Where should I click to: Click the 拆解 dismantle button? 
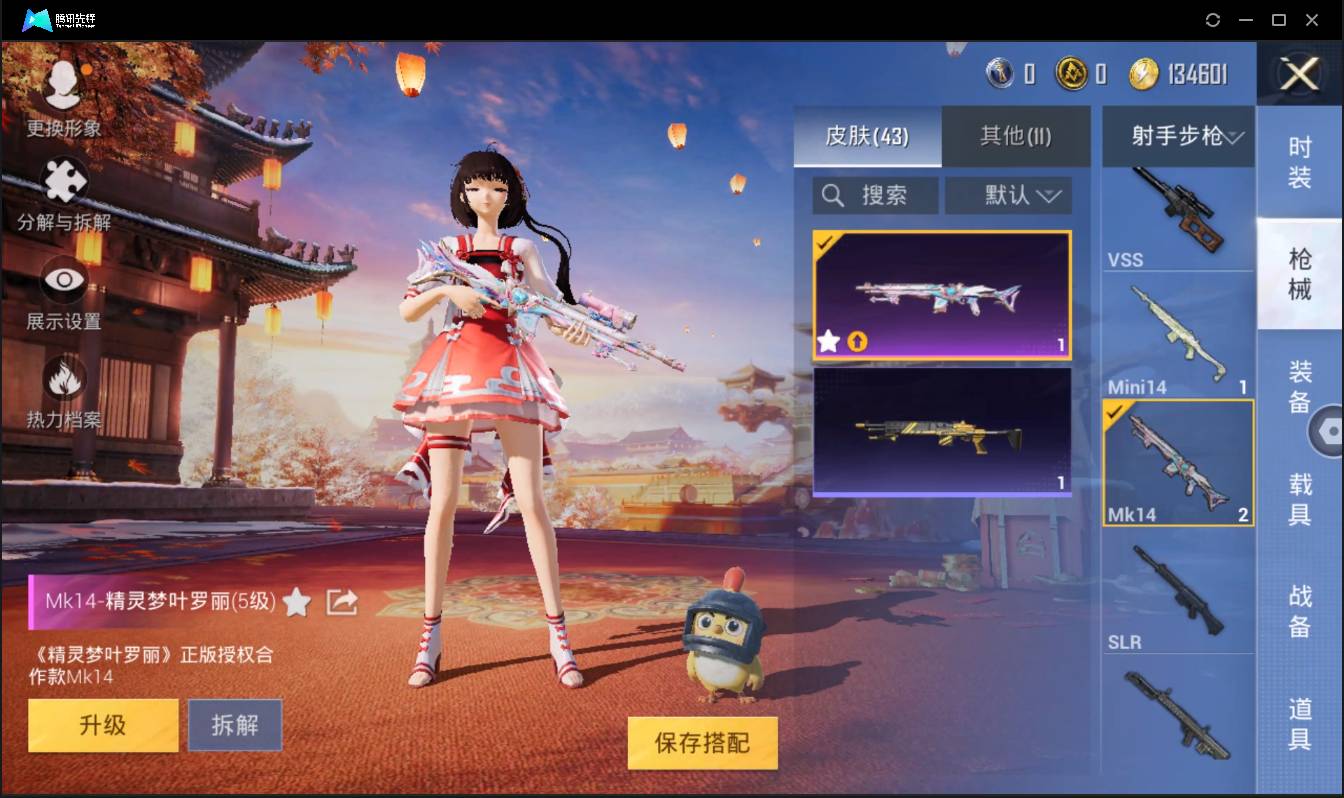235,725
